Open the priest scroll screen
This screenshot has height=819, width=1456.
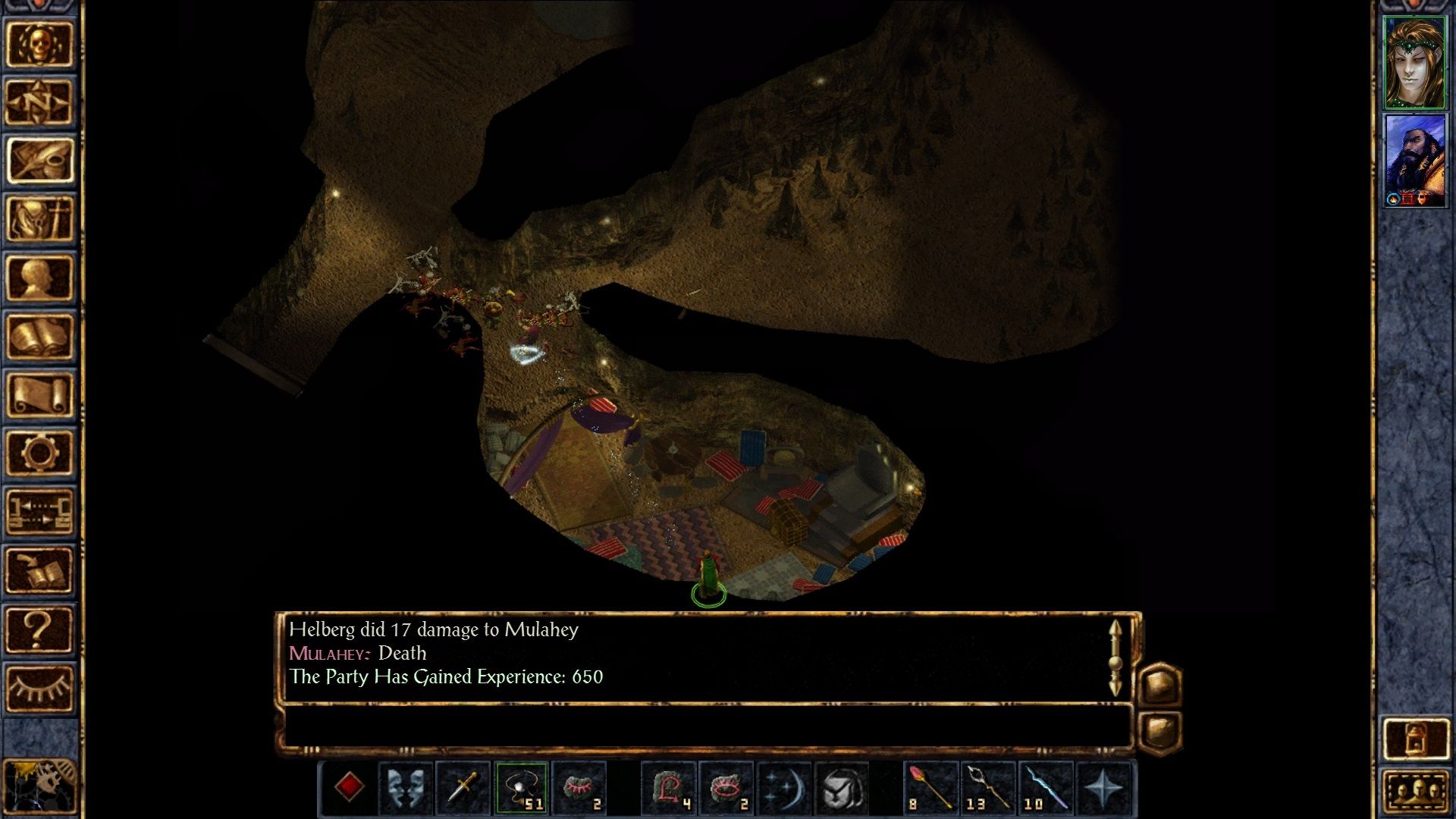39,394
